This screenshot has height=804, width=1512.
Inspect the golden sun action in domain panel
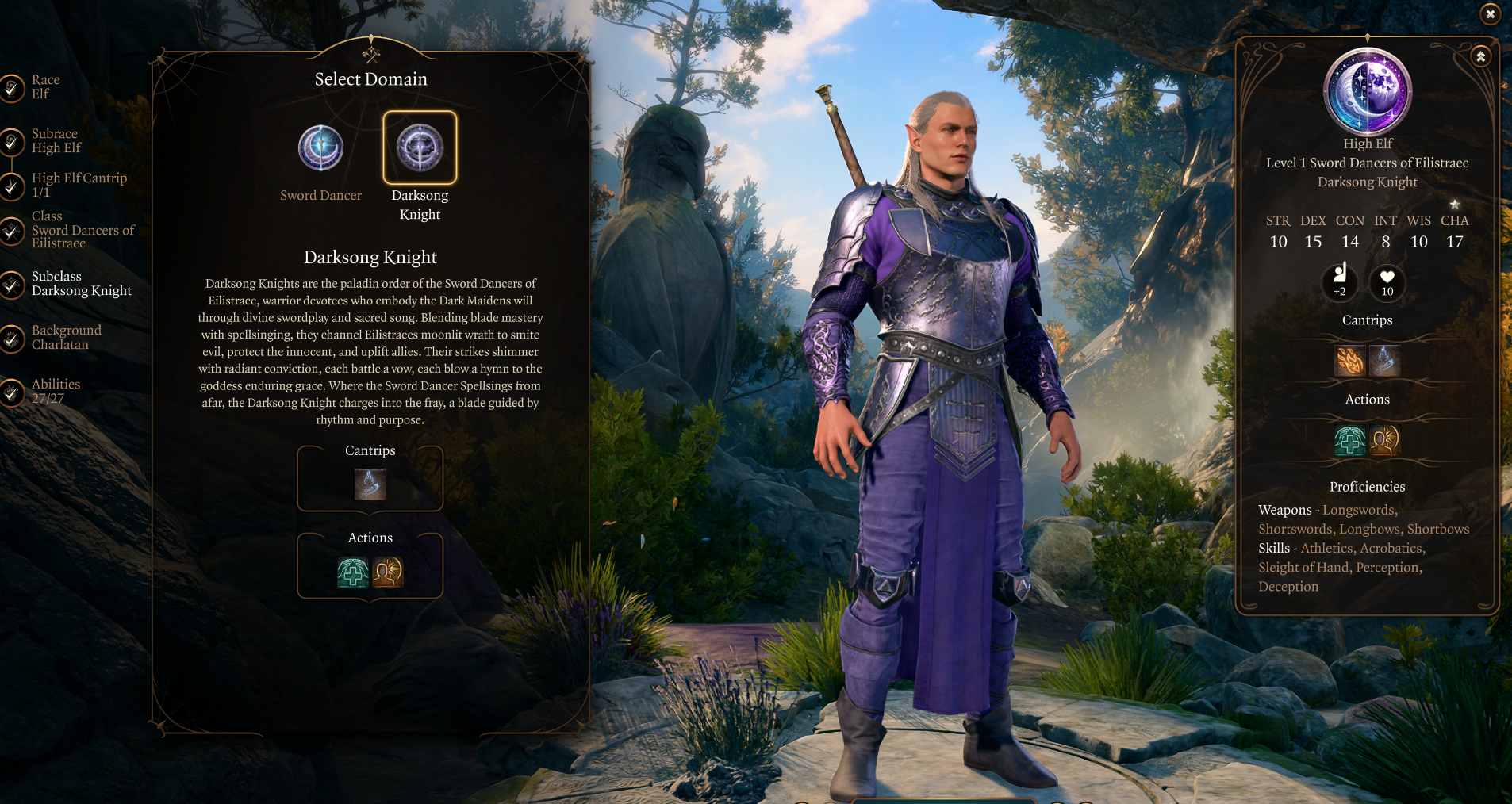[x=388, y=572]
